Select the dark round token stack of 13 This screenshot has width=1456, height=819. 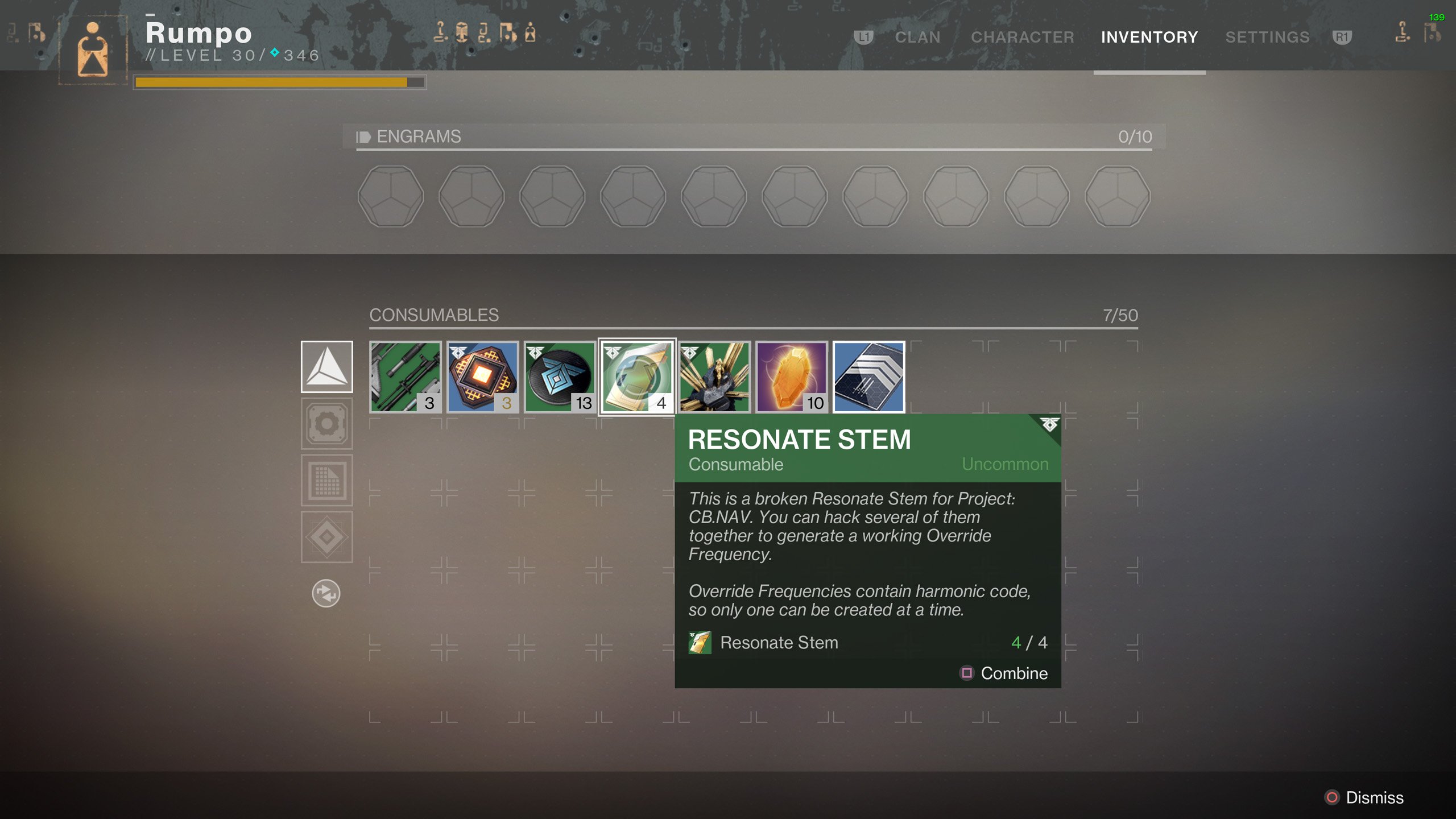560,377
